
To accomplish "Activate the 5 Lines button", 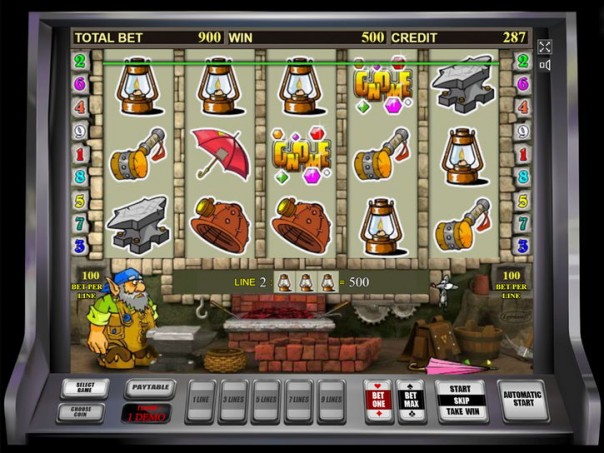I will tap(266, 399).
